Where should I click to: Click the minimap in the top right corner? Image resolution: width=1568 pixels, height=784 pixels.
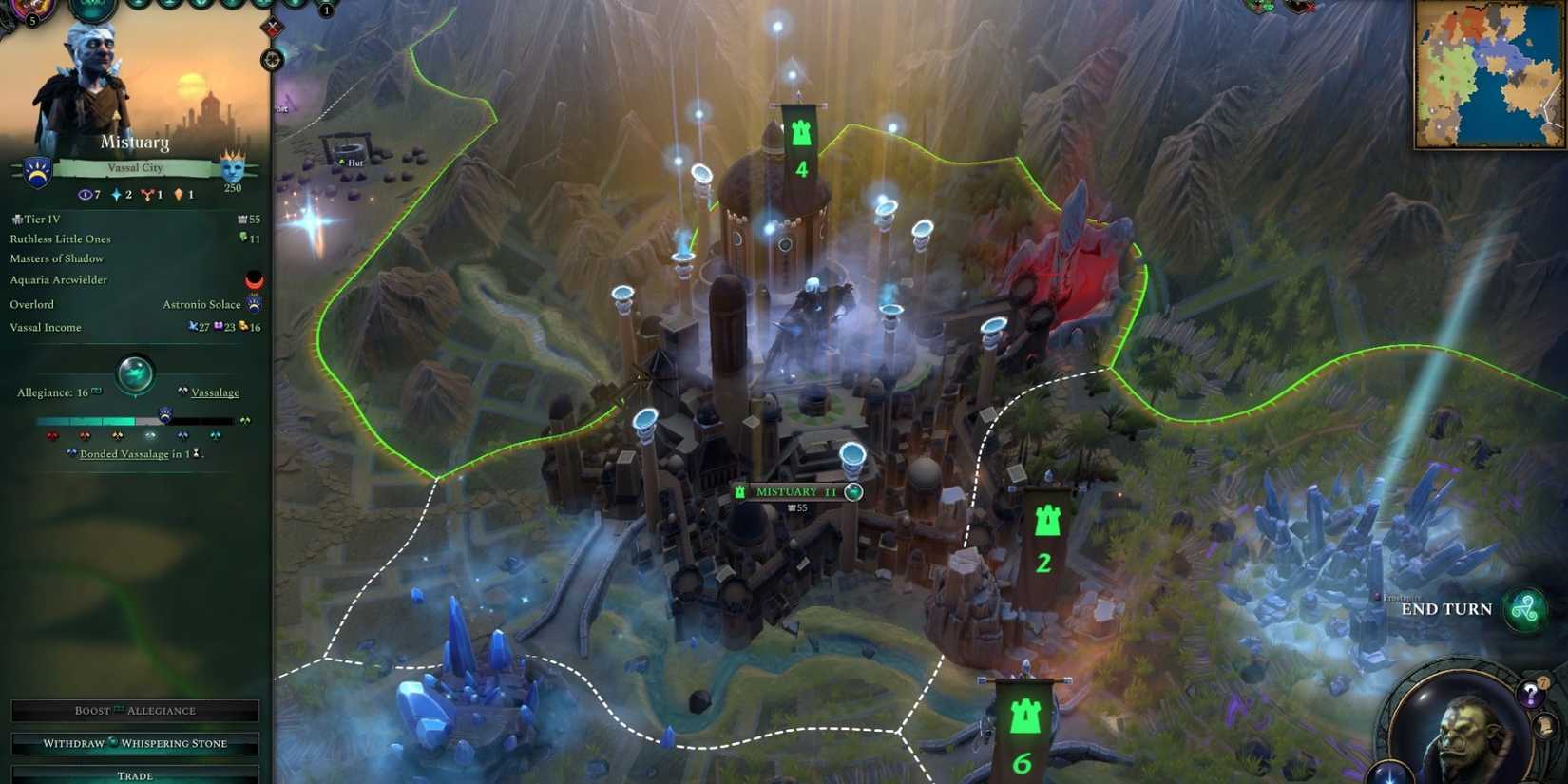1487,73
